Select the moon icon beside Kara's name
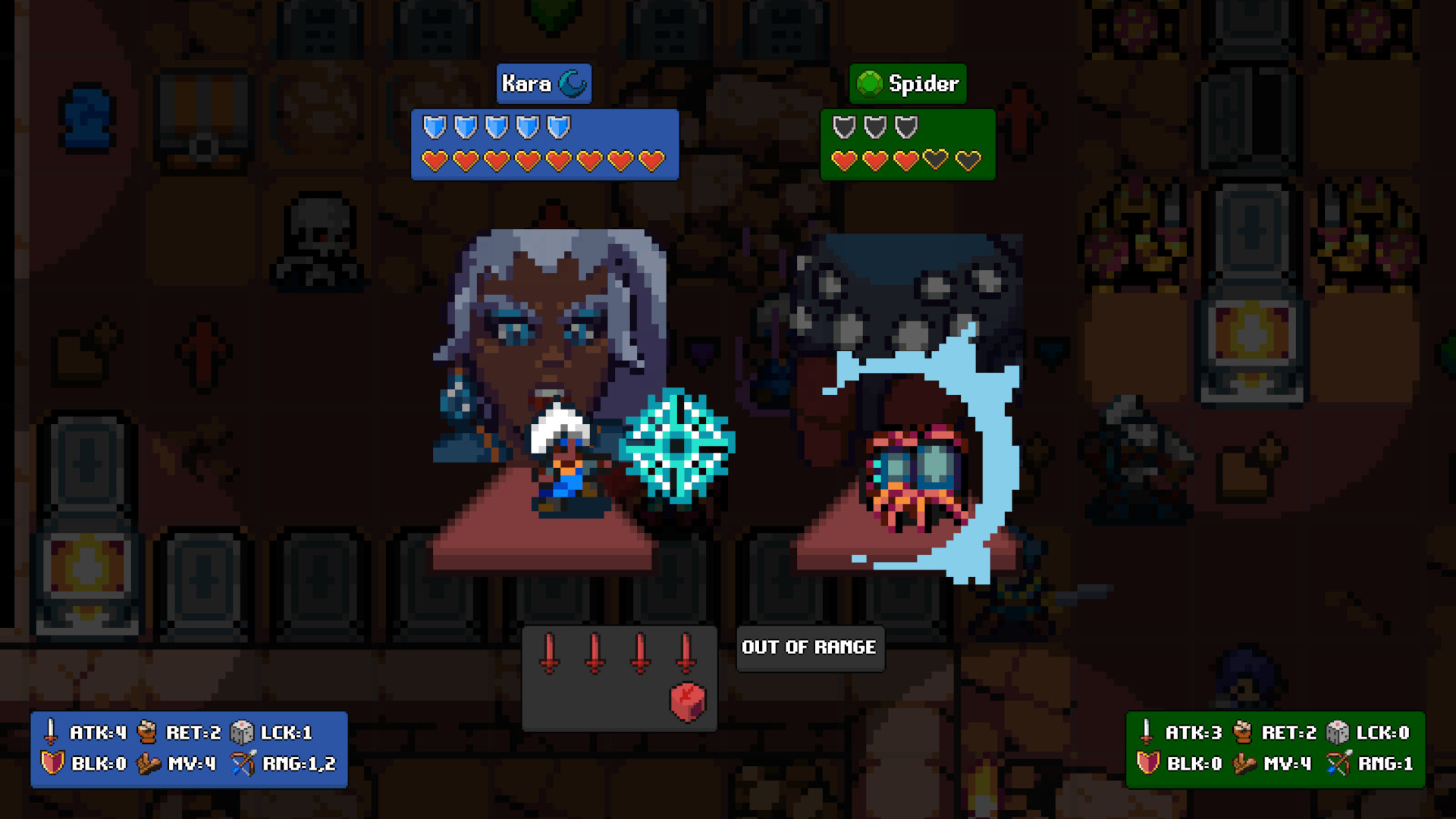Image resolution: width=1456 pixels, height=819 pixels. 574,84
